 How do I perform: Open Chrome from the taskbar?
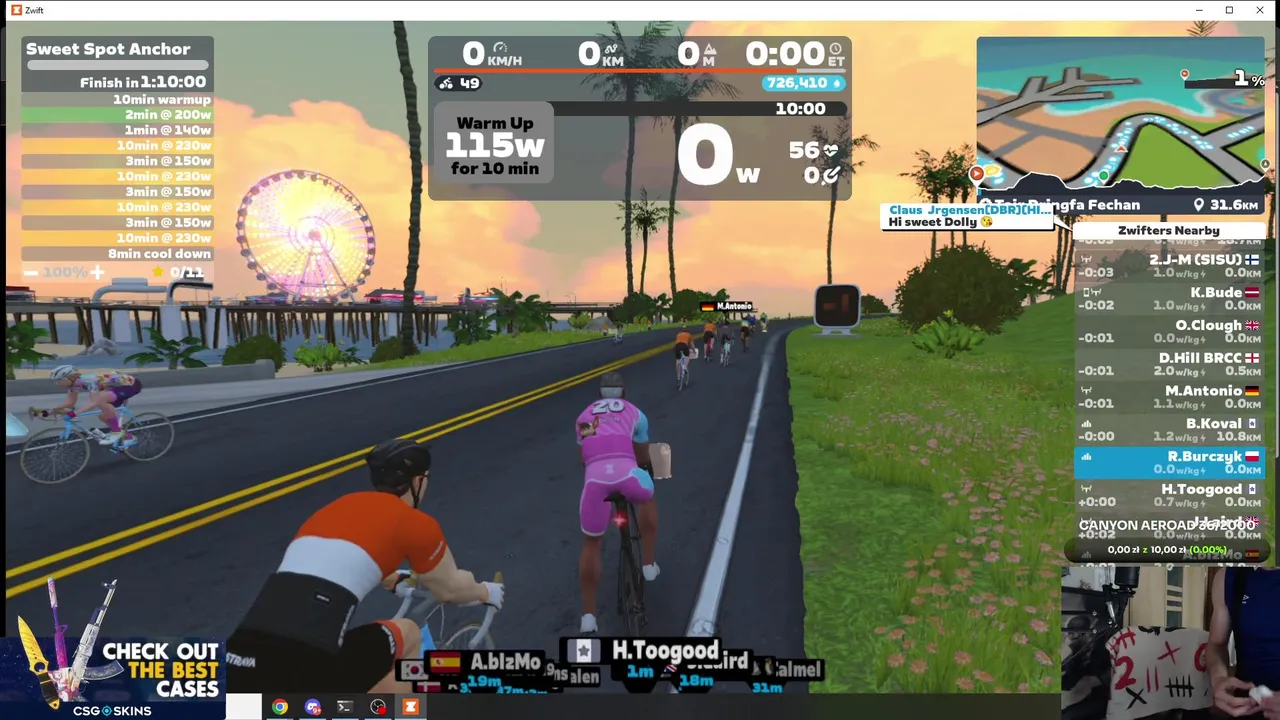click(x=280, y=707)
